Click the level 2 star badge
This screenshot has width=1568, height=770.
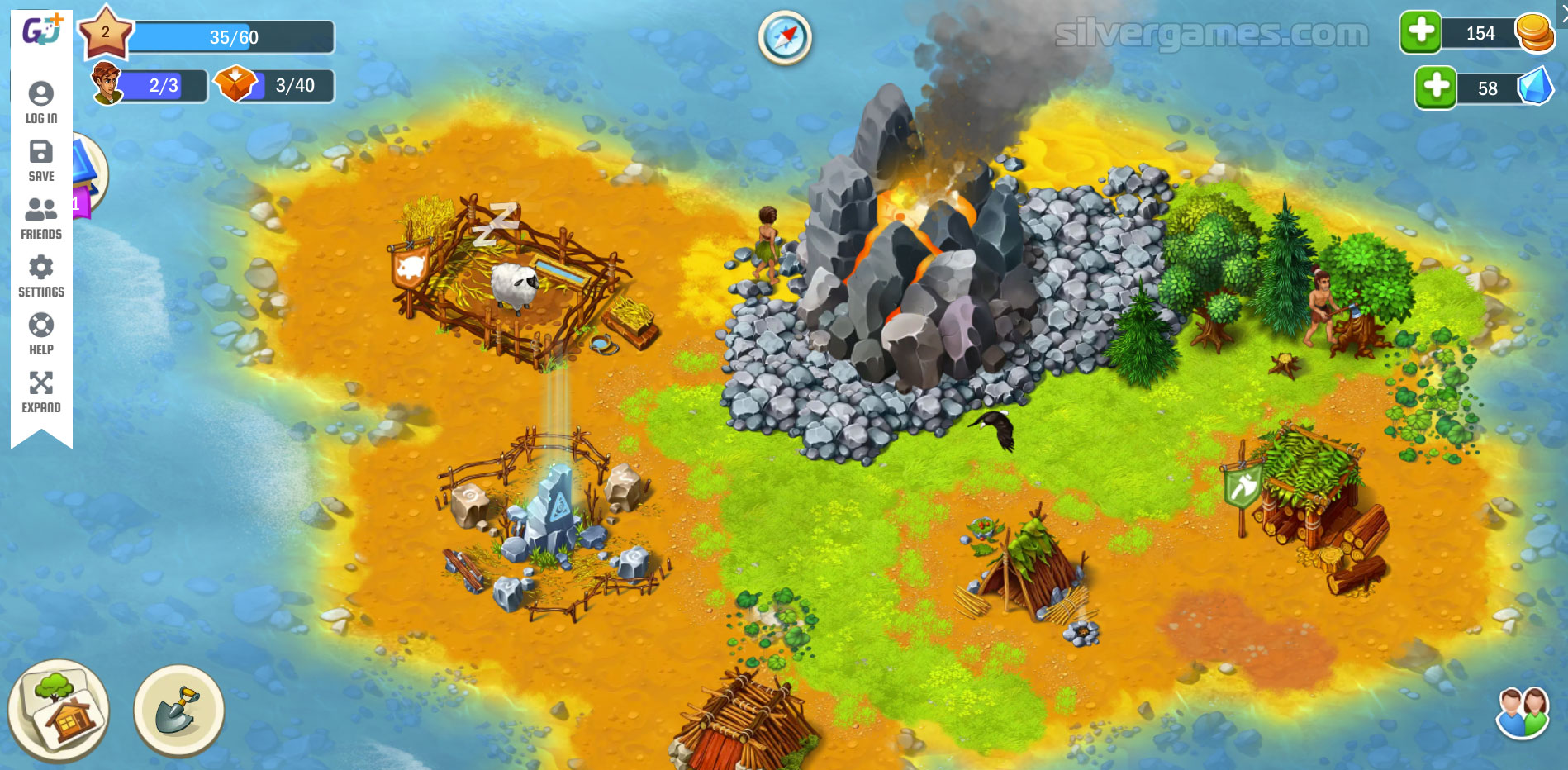tap(106, 32)
